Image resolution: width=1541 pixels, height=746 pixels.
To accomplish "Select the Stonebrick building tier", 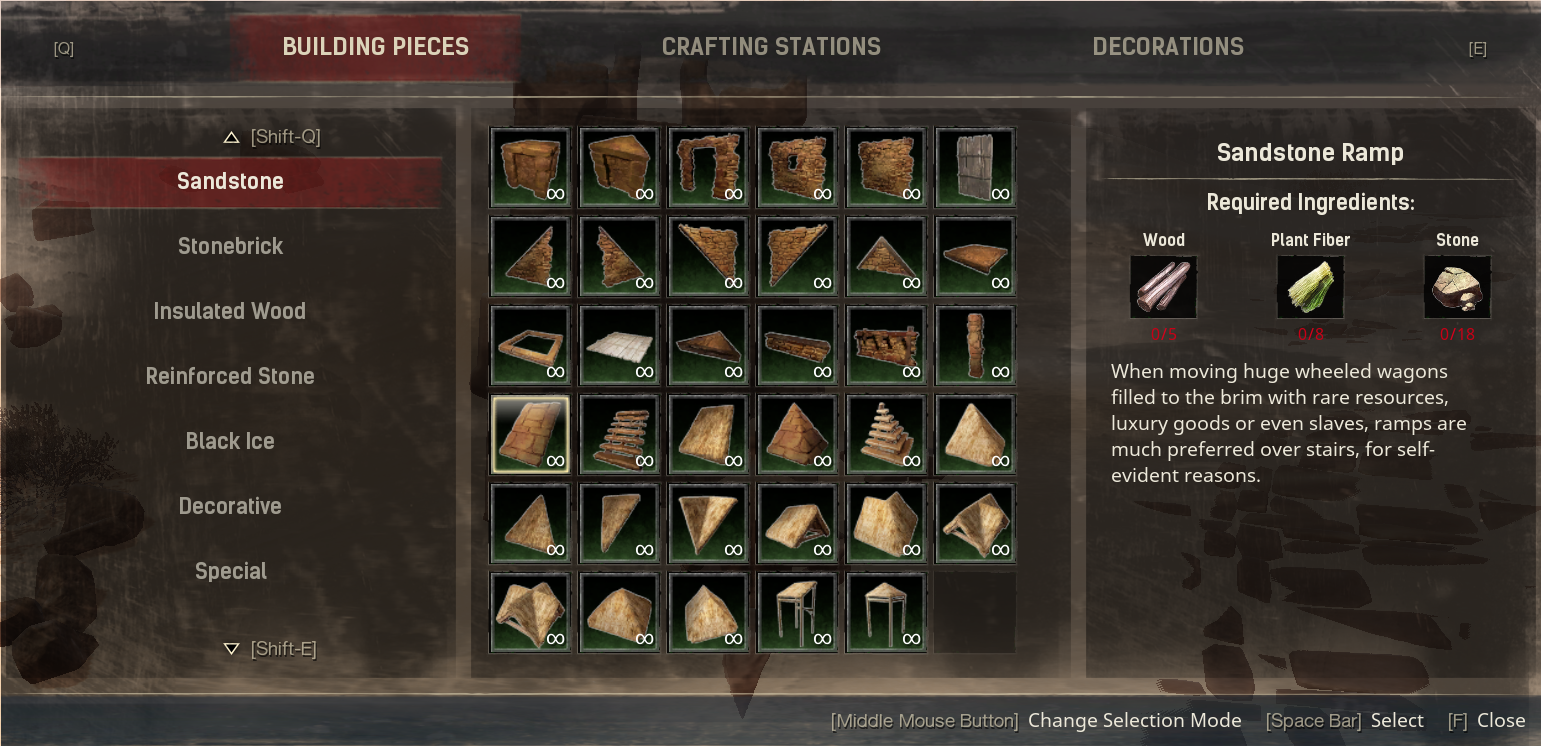I will pyautogui.click(x=230, y=246).
